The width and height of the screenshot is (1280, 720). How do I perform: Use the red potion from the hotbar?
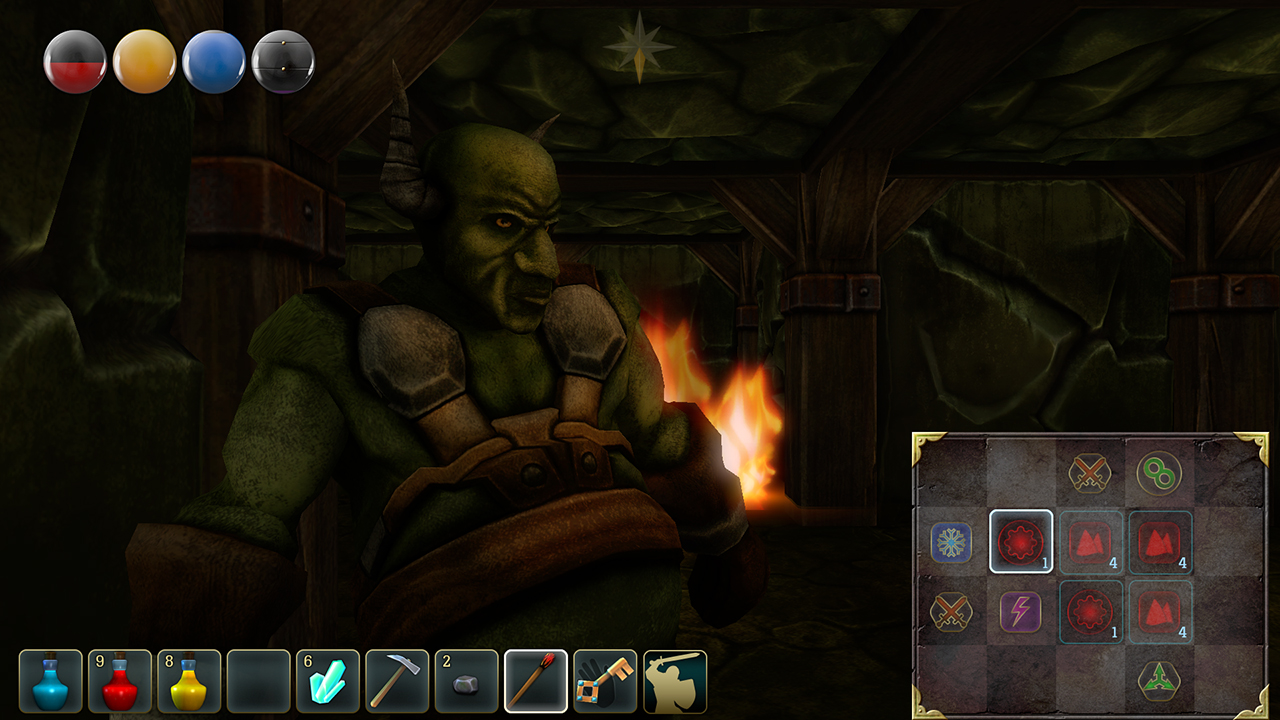point(120,682)
